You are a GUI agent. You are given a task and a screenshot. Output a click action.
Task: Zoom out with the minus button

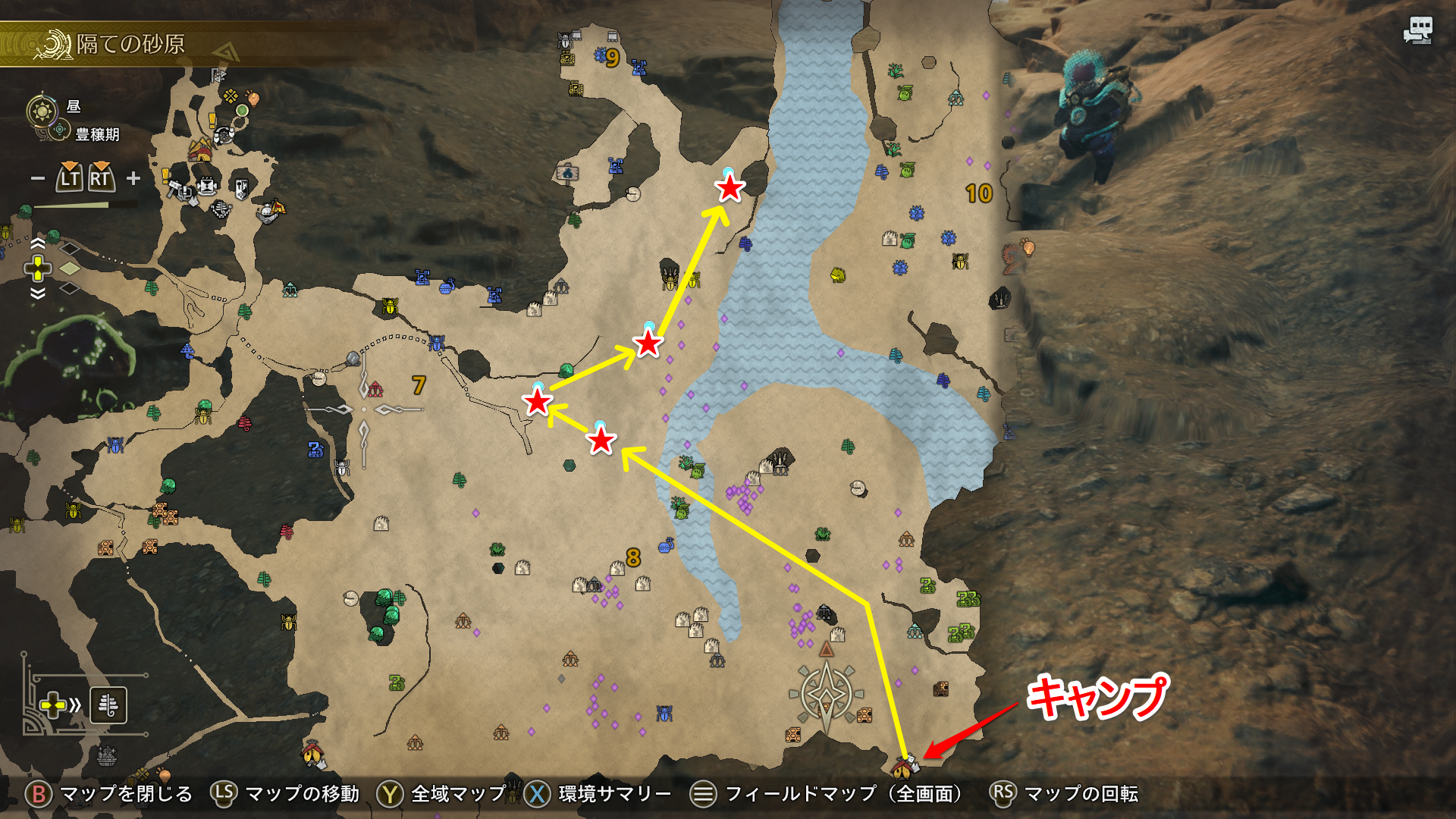coord(37,179)
